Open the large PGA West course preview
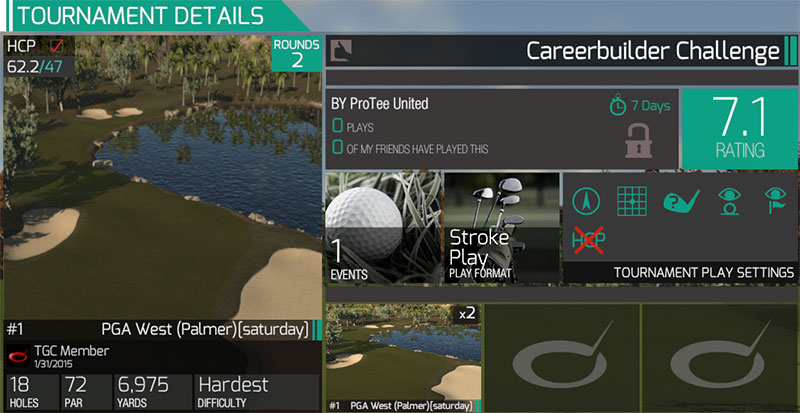This screenshot has width=800, height=413. click(x=160, y=170)
